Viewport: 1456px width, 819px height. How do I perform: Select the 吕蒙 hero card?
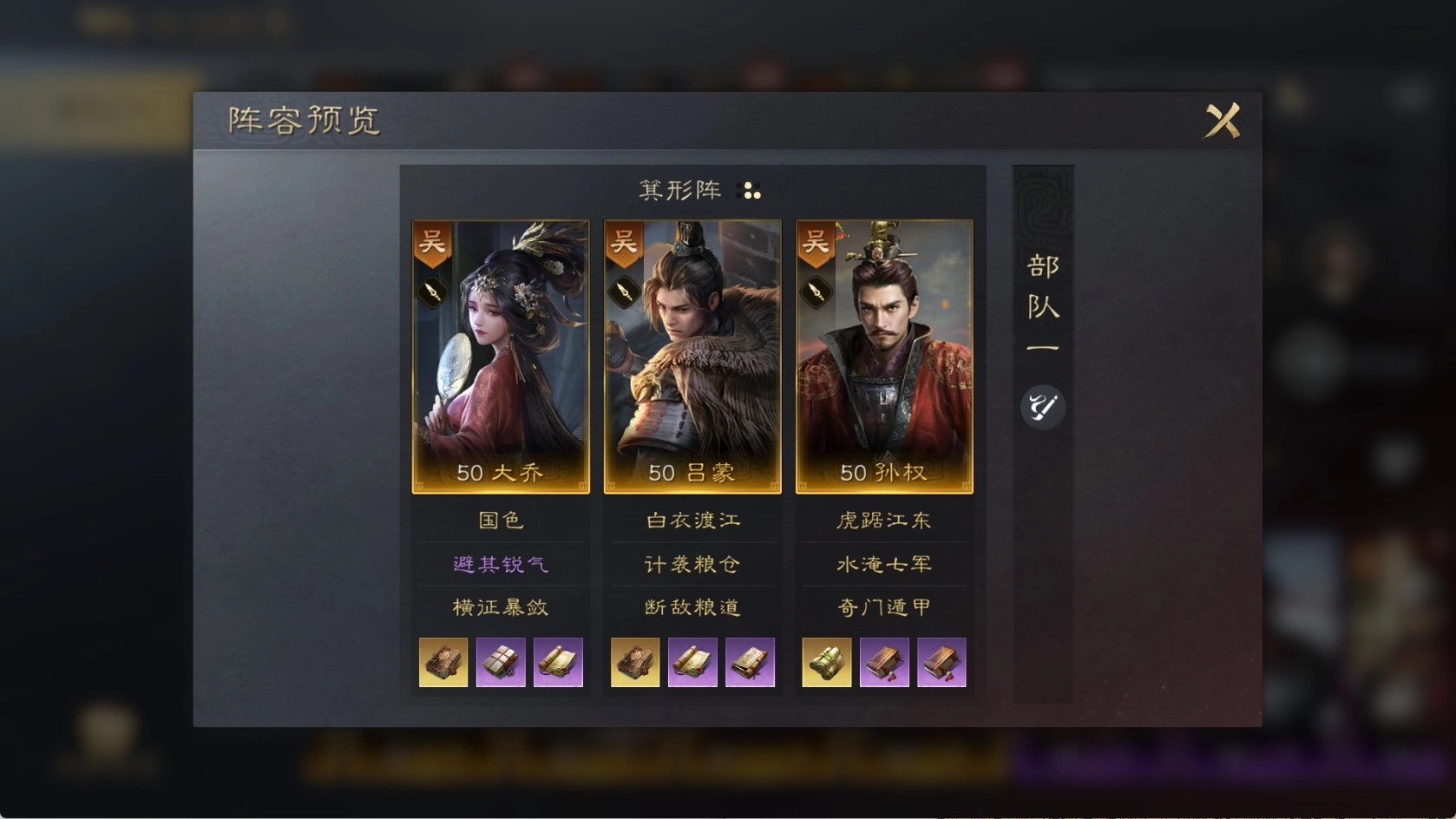pyautogui.click(x=692, y=357)
